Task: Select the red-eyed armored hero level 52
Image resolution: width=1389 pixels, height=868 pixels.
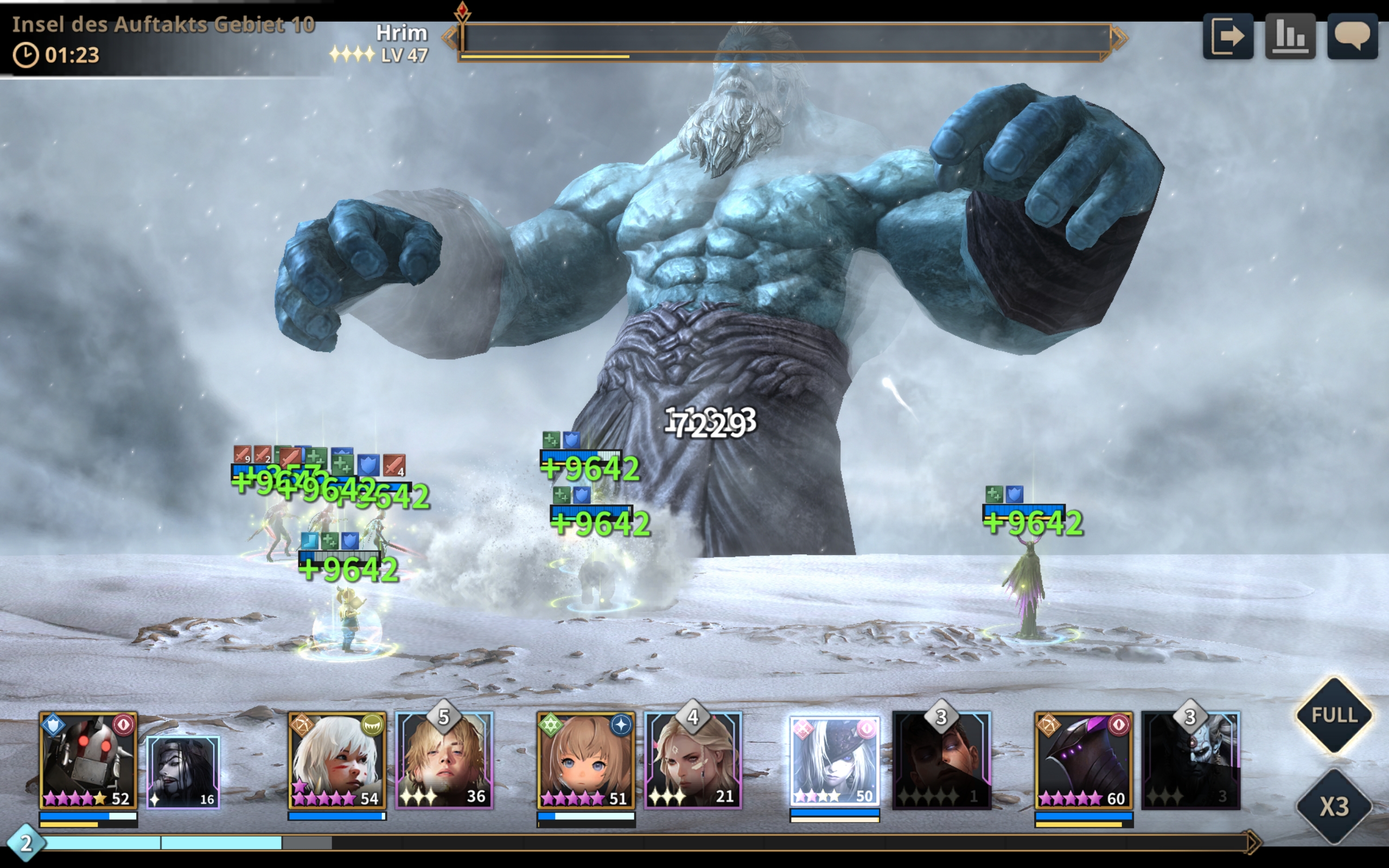Action: point(88,761)
